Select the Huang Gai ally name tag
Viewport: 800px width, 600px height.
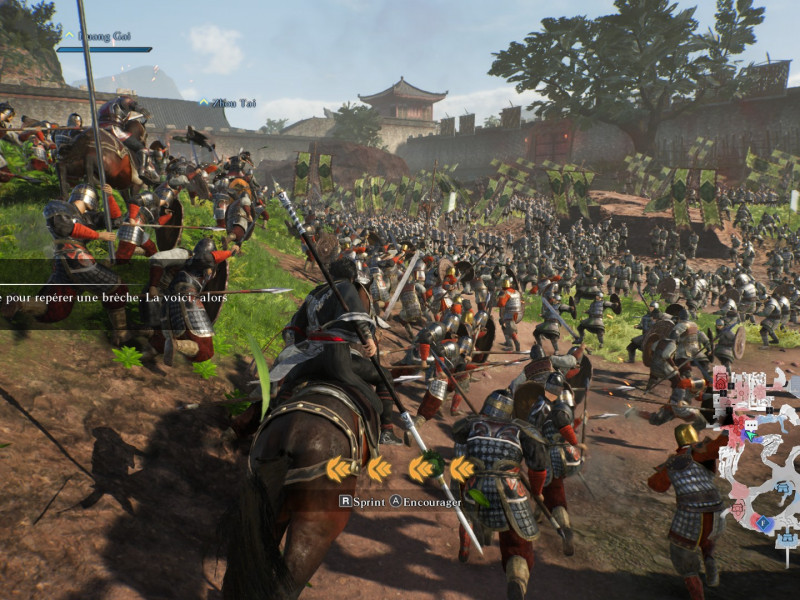click(107, 36)
